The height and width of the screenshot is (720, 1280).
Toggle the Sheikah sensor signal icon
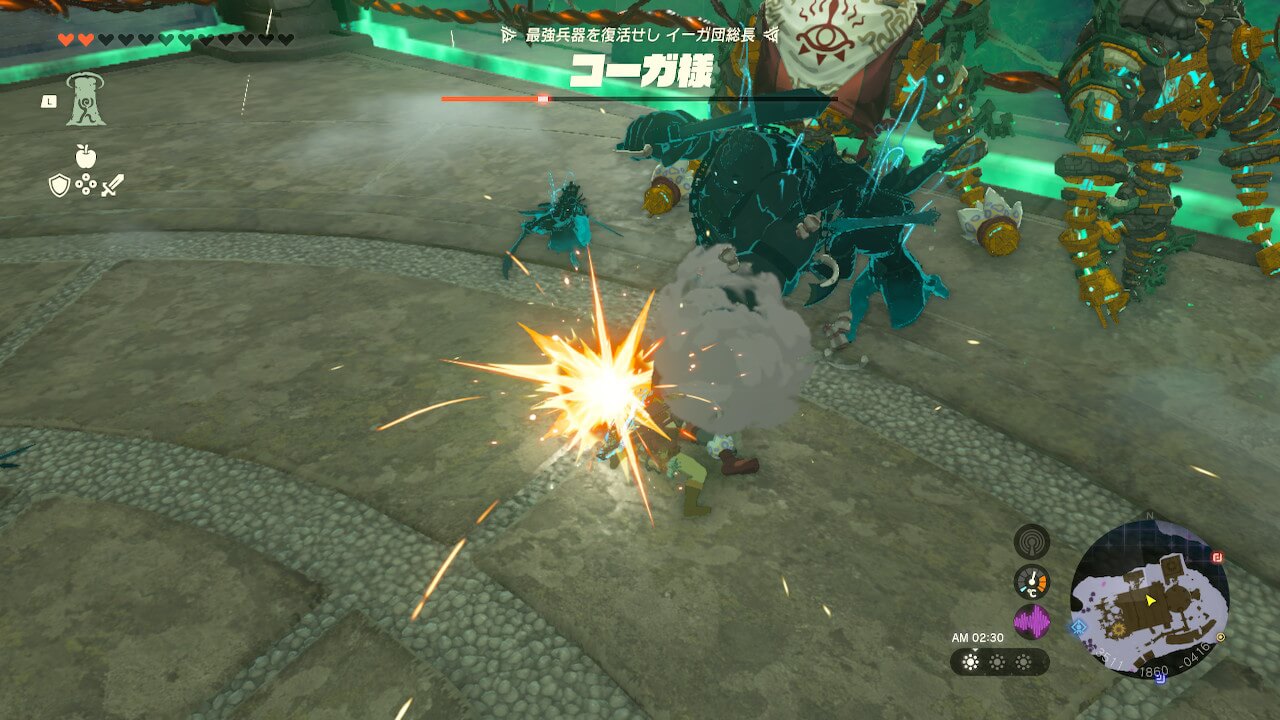(1031, 542)
